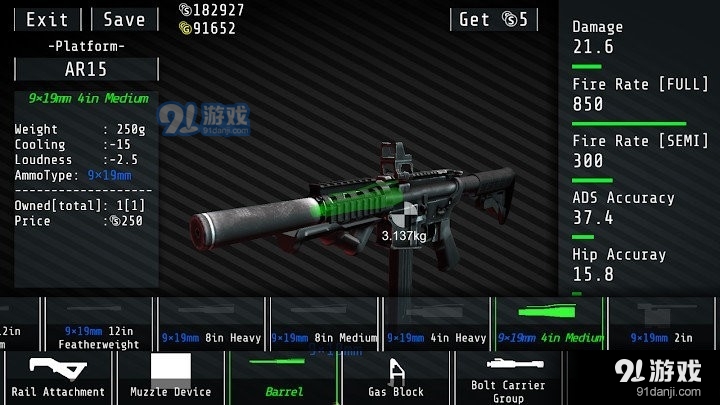Switch to the Rail Attachment category
Screen dimensions: 720x405
point(57,378)
